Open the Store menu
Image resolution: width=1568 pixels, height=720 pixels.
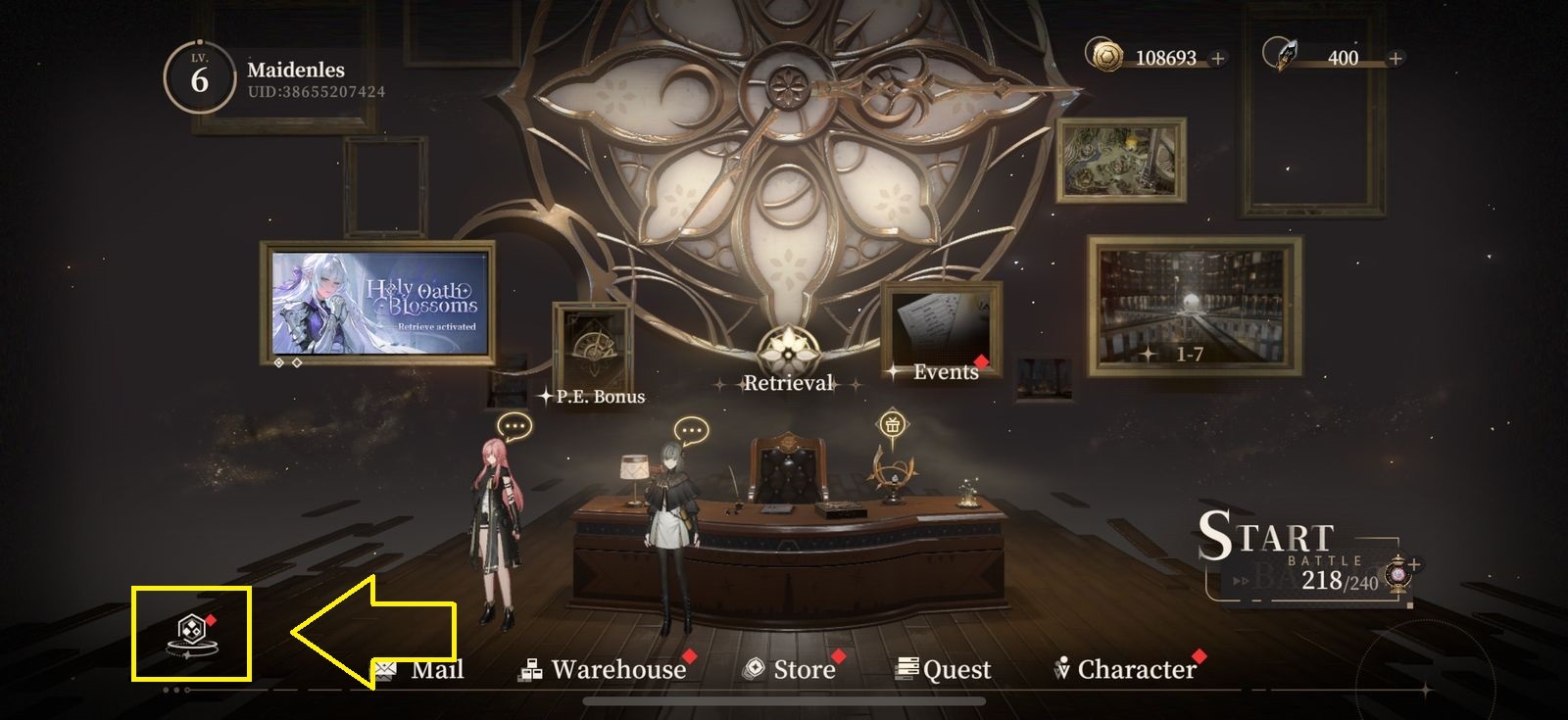[x=791, y=670]
